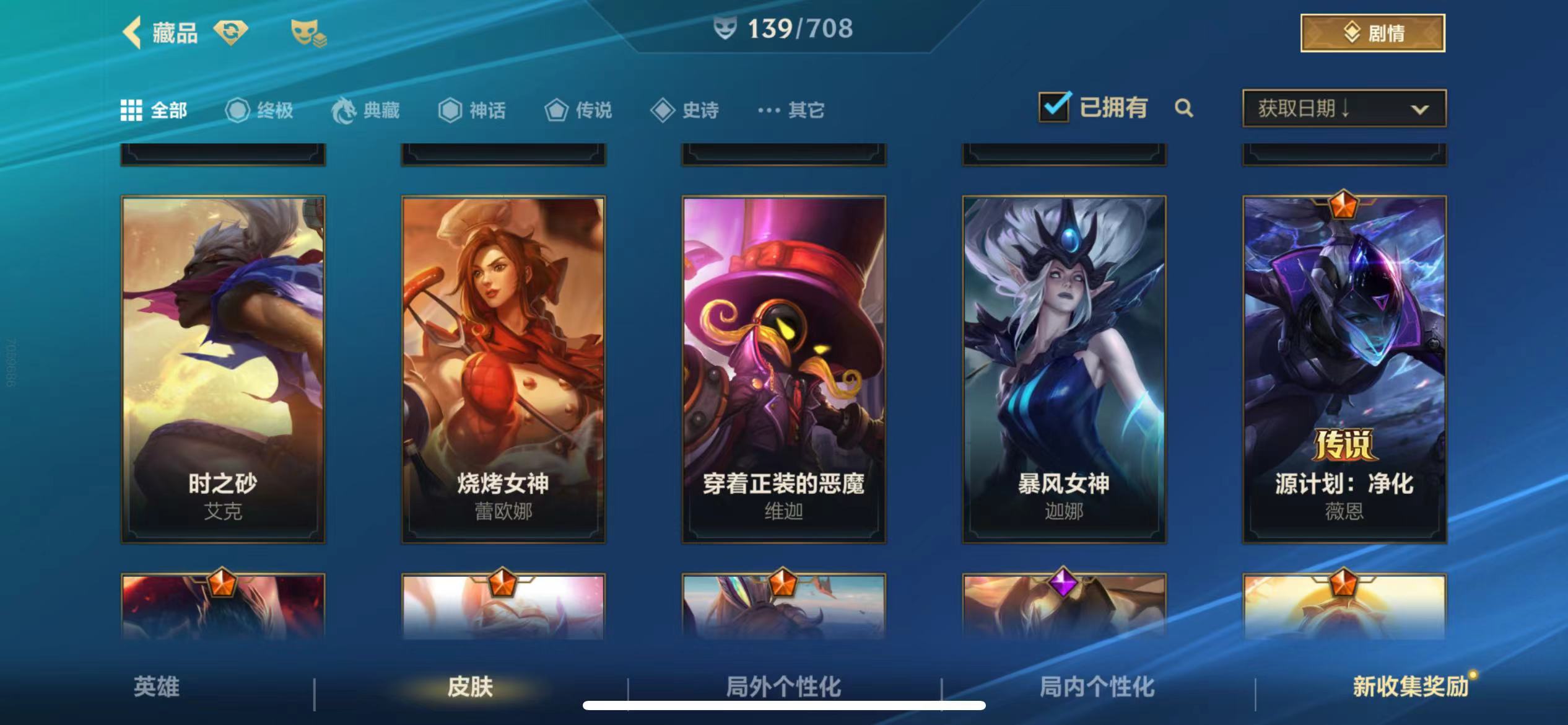Switch to the 英雄 bottom tab
This screenshot has height=725, width=1568.
[x=157, y=687]
